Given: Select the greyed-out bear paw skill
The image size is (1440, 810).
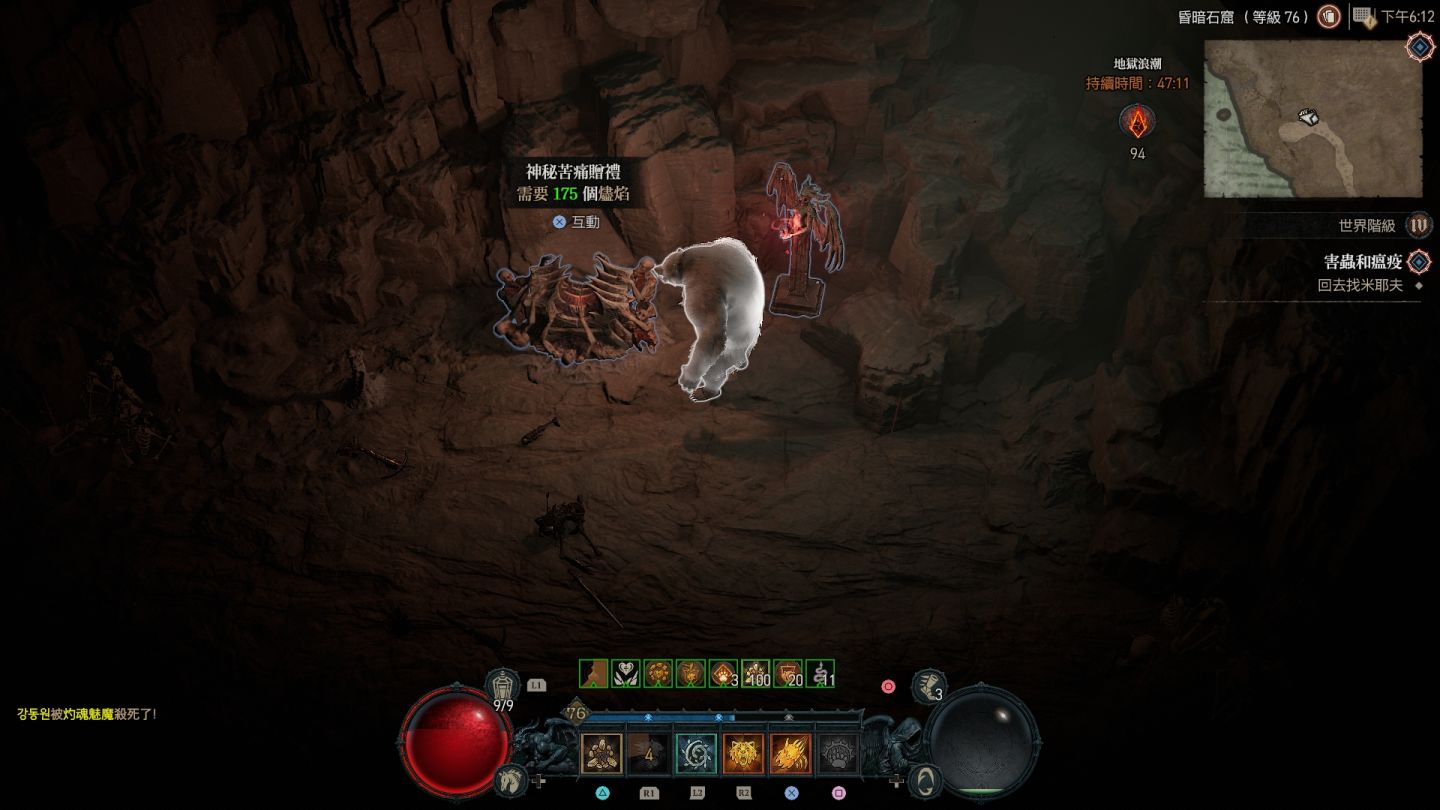Looking at the screenshot, I should [x=837, y=754].
